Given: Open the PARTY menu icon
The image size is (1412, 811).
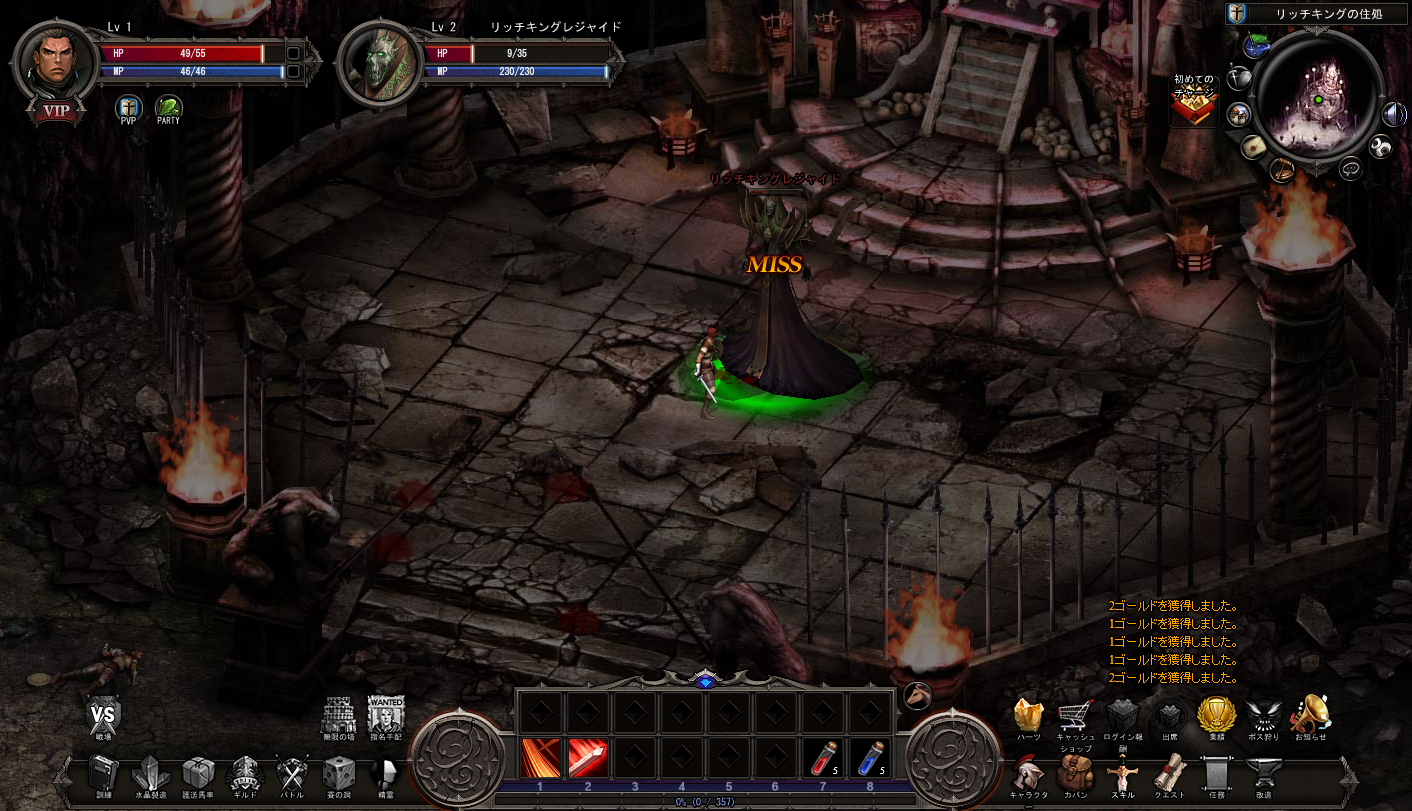Looking at the screenshot, I should 168,107.
